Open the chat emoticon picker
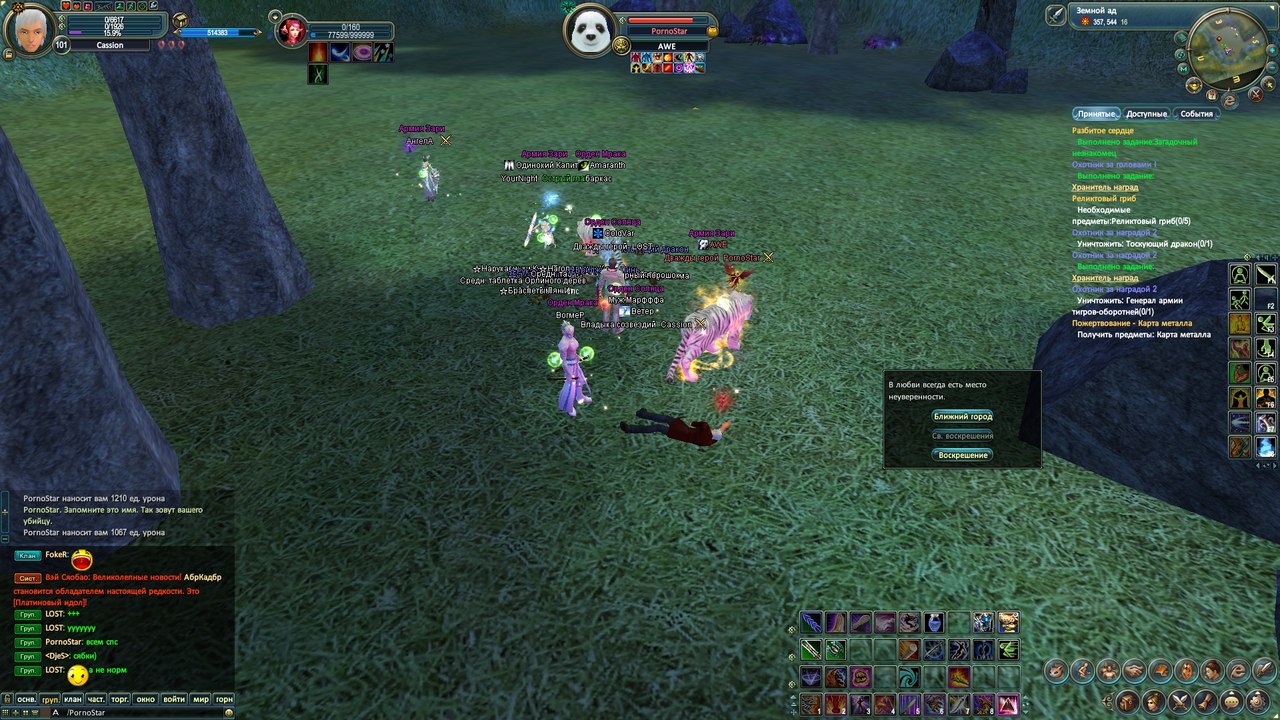 click(x=230, y=712)
